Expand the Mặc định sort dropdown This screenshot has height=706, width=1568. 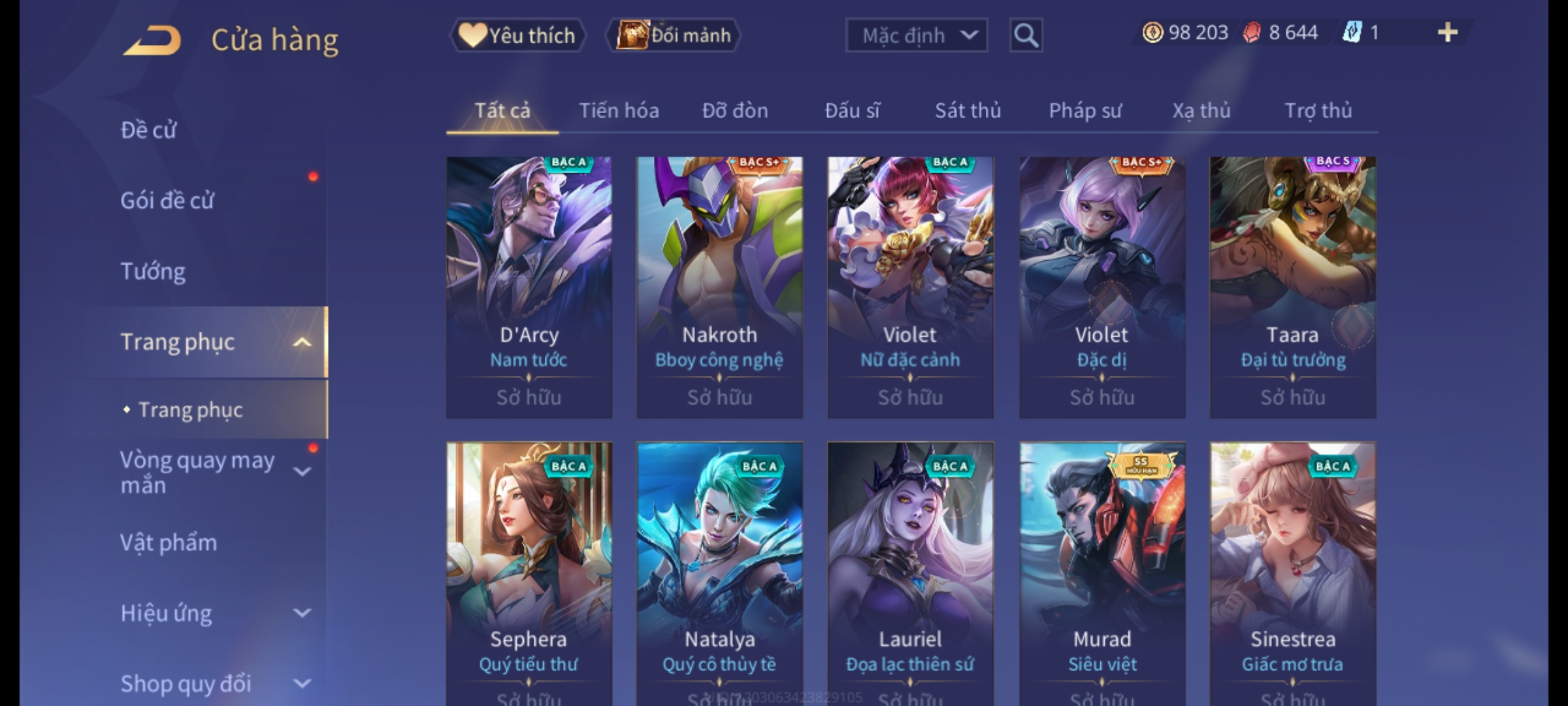[916, 35]
